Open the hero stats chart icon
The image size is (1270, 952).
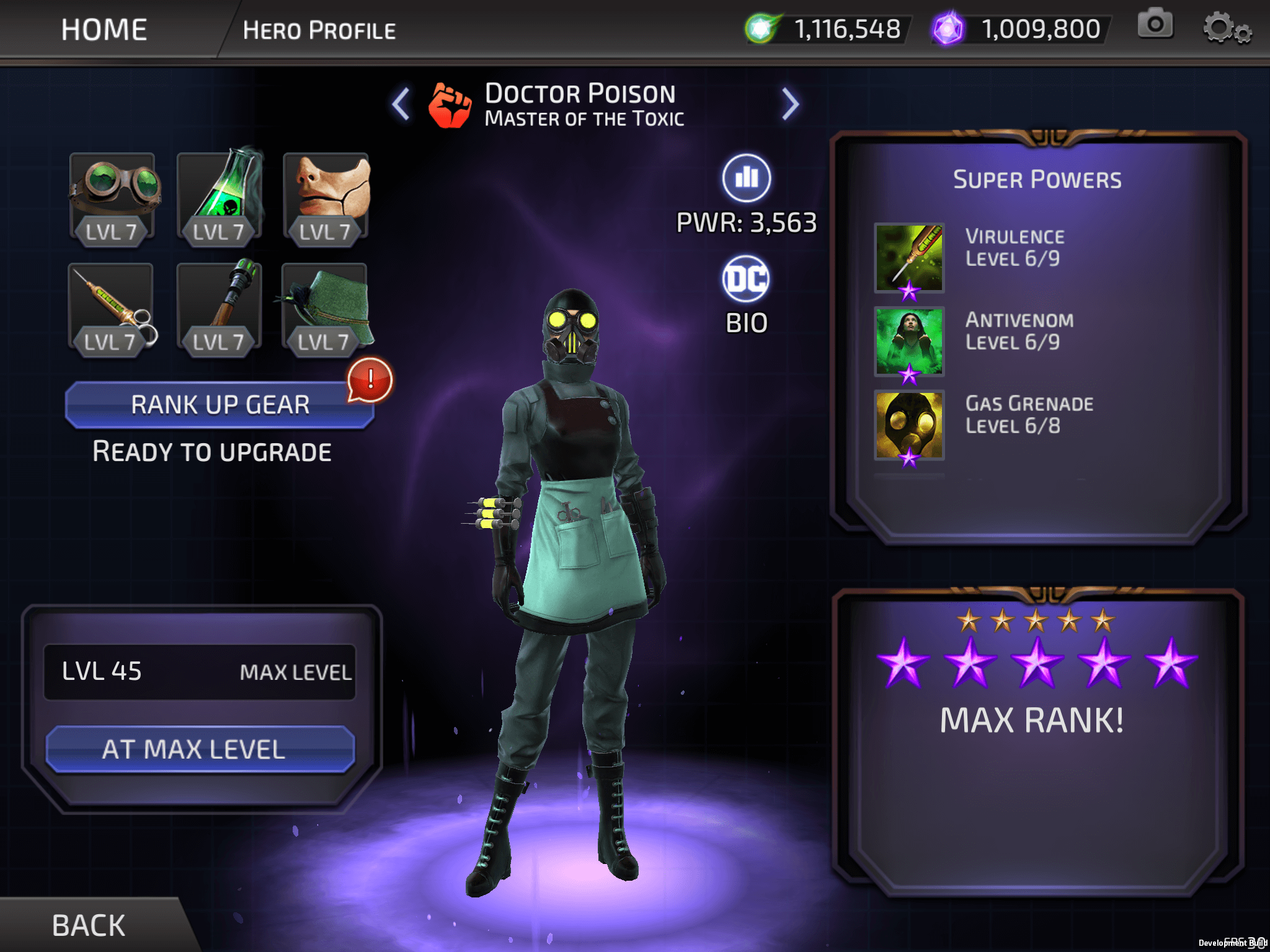tap(747, 178)
